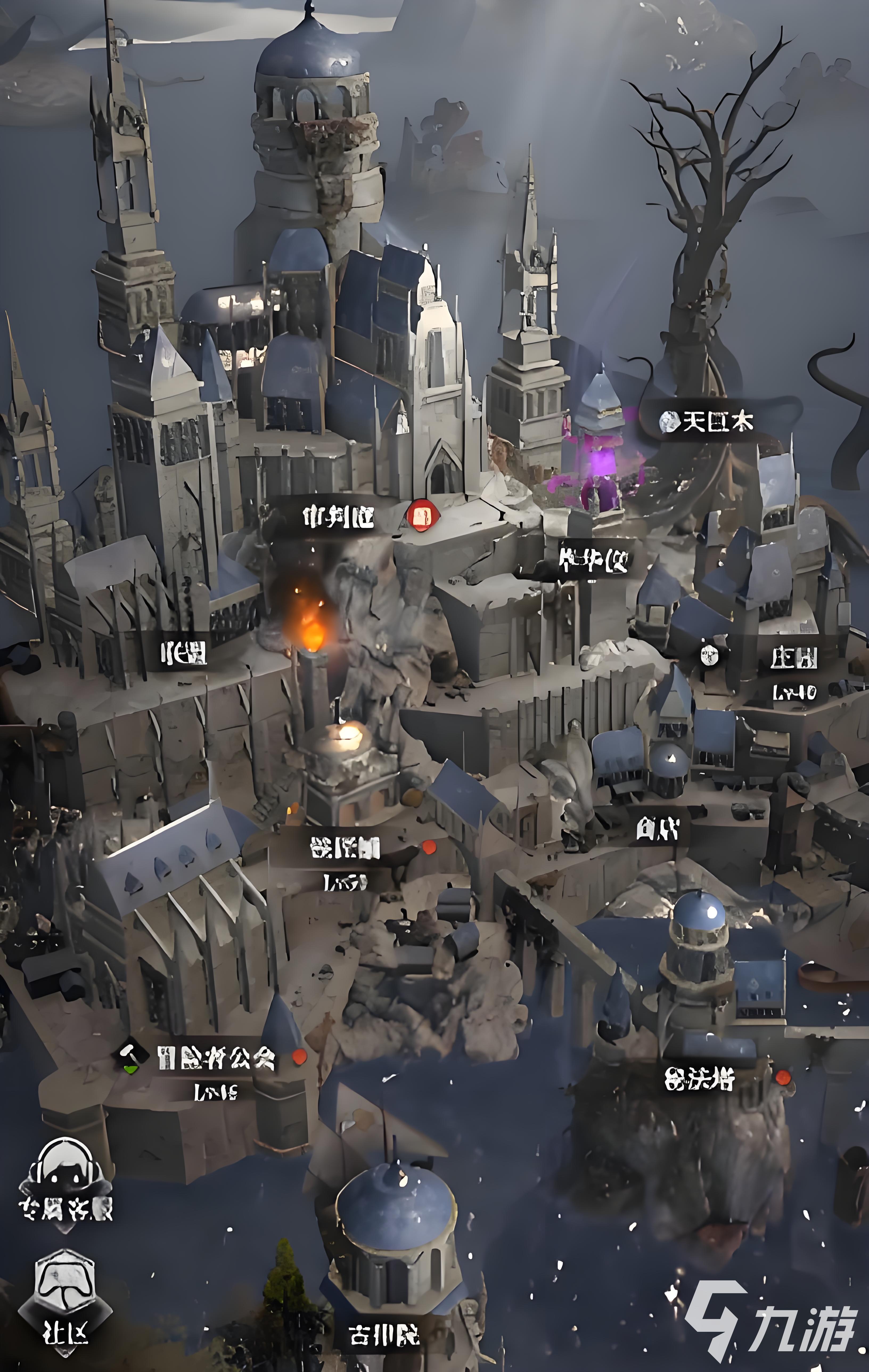Click the green marker left of 冒险者公会
The height and width of the screenshot is (1372, 869).
131,1059
